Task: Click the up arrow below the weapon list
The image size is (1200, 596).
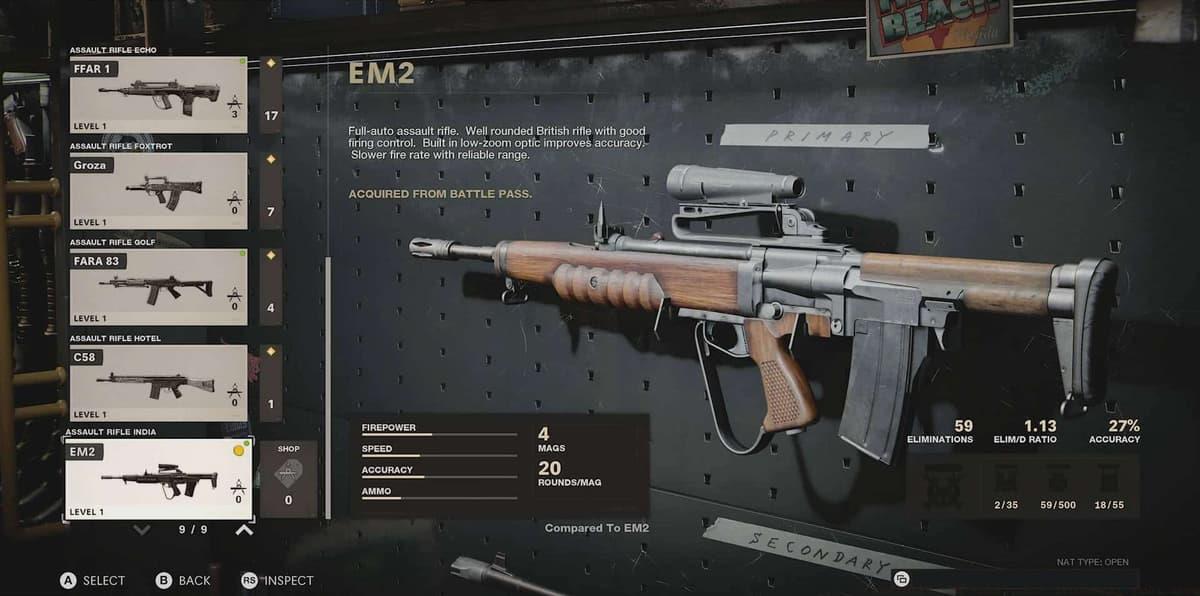Action: point(244,530)
